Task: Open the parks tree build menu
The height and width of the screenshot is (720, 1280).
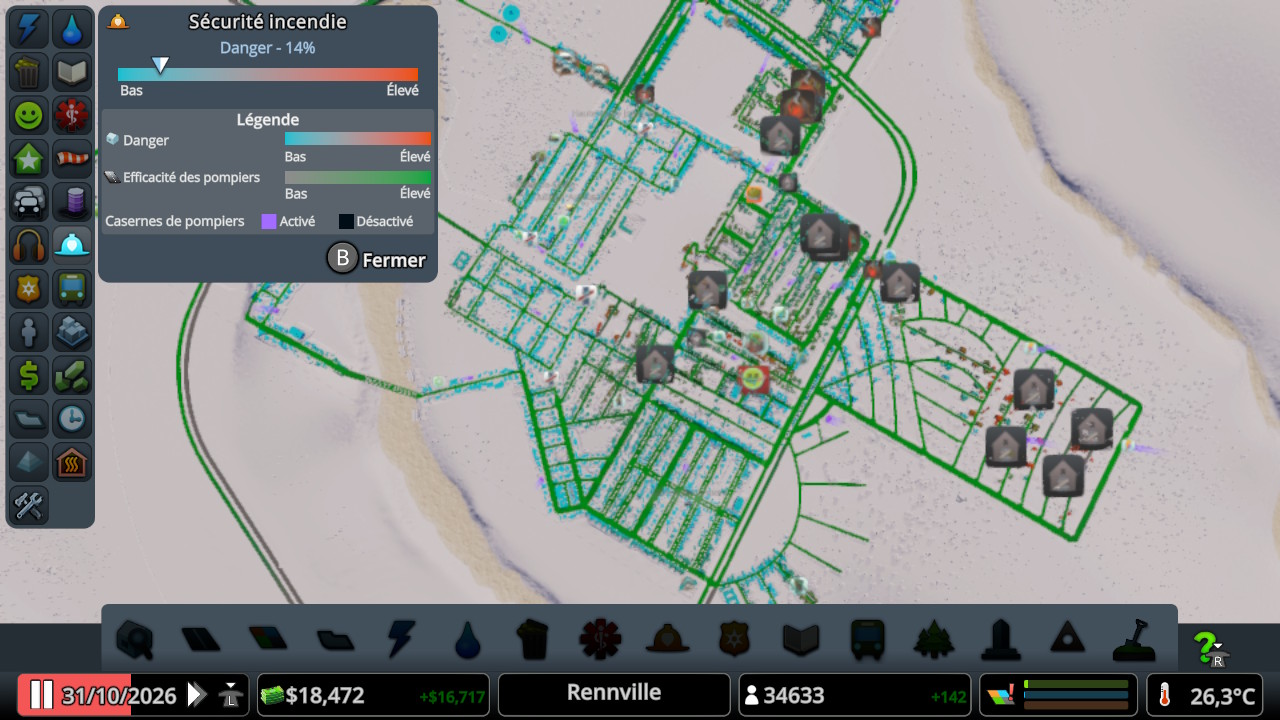Action: click(932, 638)
